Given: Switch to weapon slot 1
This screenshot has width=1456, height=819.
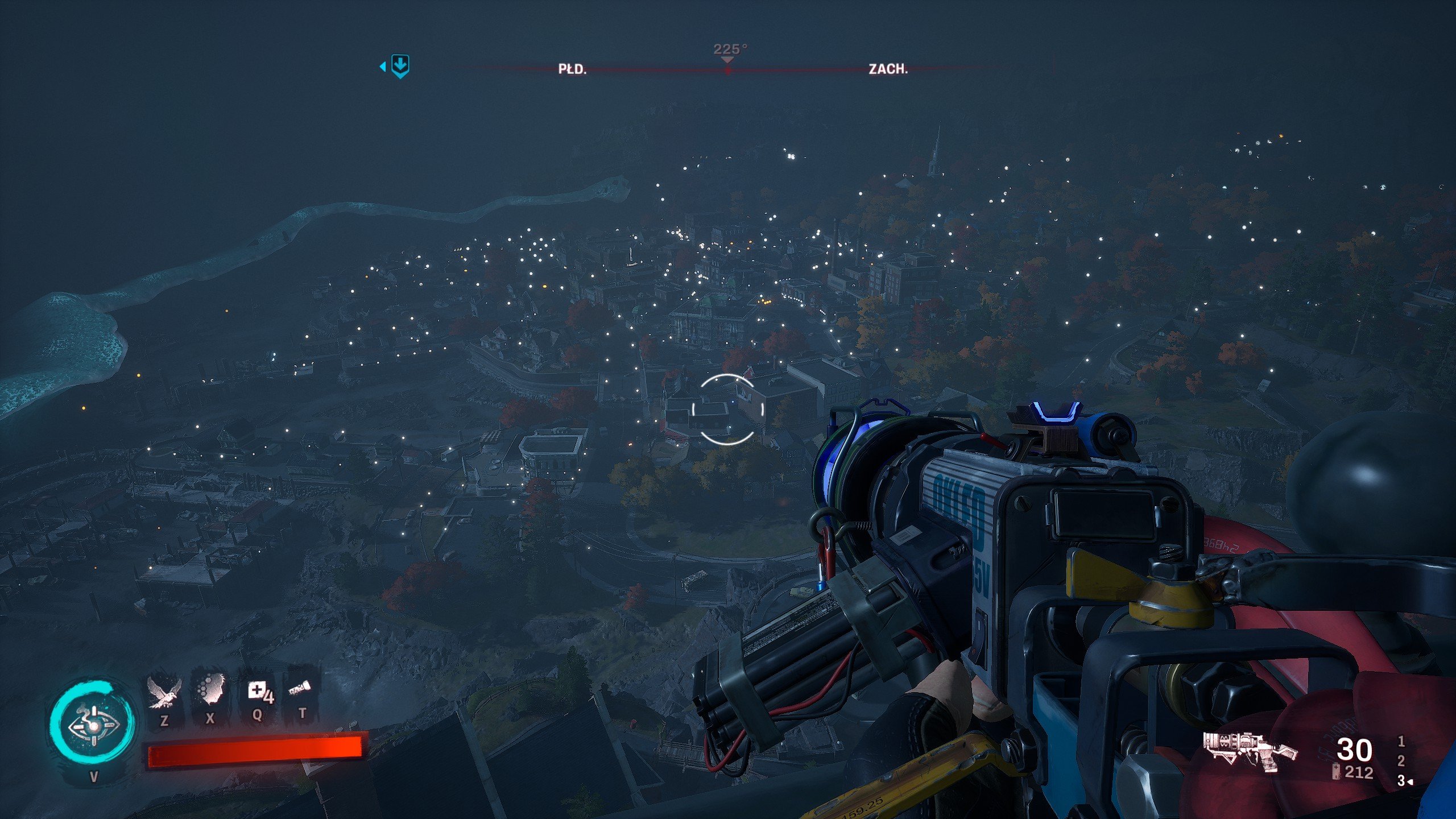Looking at the screenshot, I should coord(1401,741).
